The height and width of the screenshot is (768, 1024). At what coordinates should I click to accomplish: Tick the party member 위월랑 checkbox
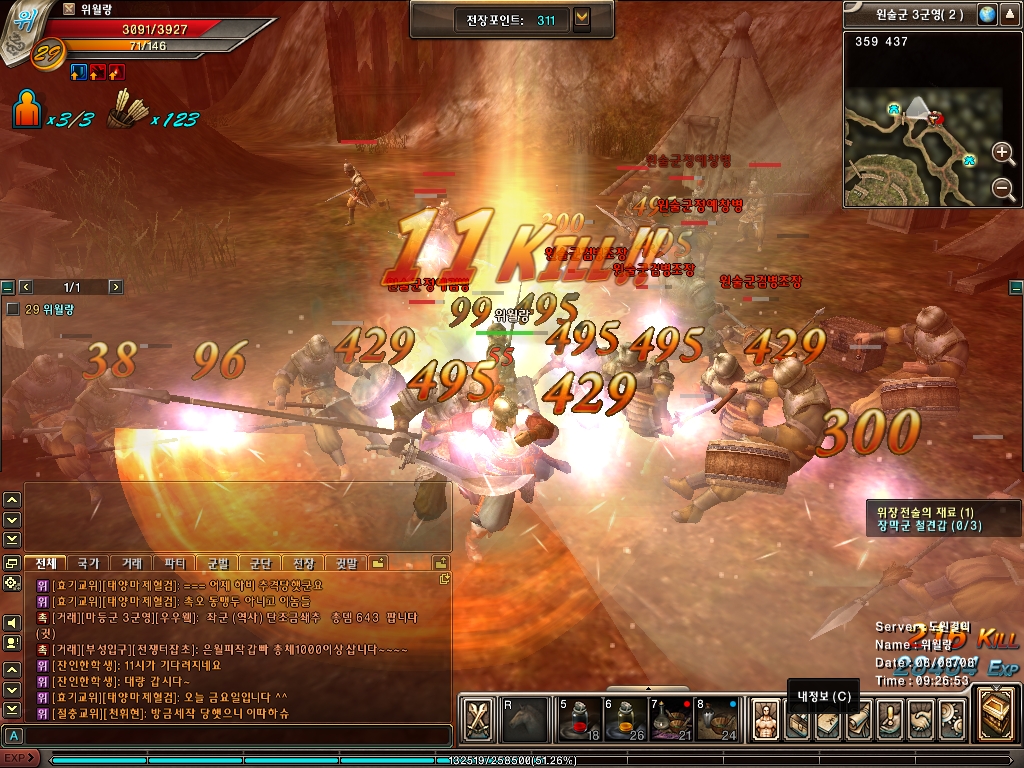pyautogui.click(x=13, y=310)
